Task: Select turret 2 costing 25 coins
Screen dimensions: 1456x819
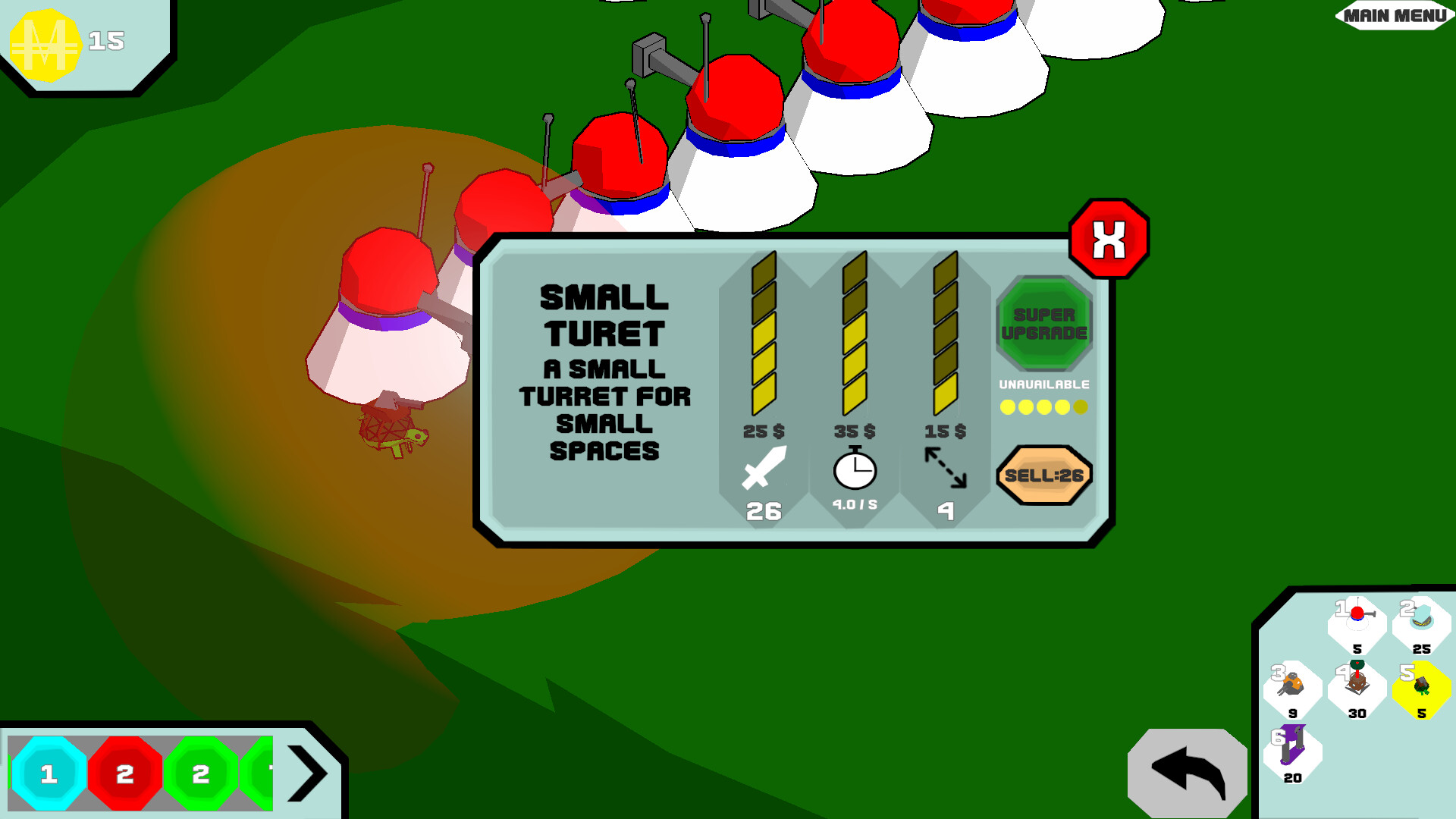Action: [1420, 620]
